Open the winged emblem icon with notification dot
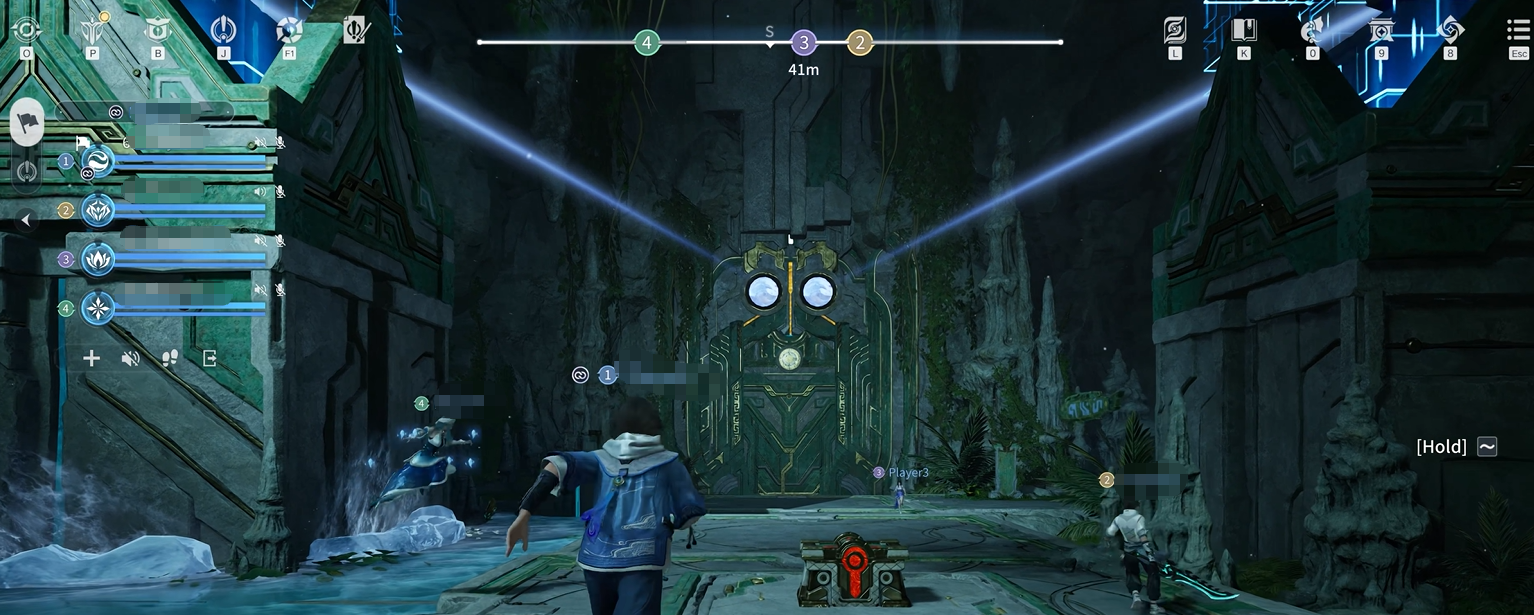 [92, 30]
